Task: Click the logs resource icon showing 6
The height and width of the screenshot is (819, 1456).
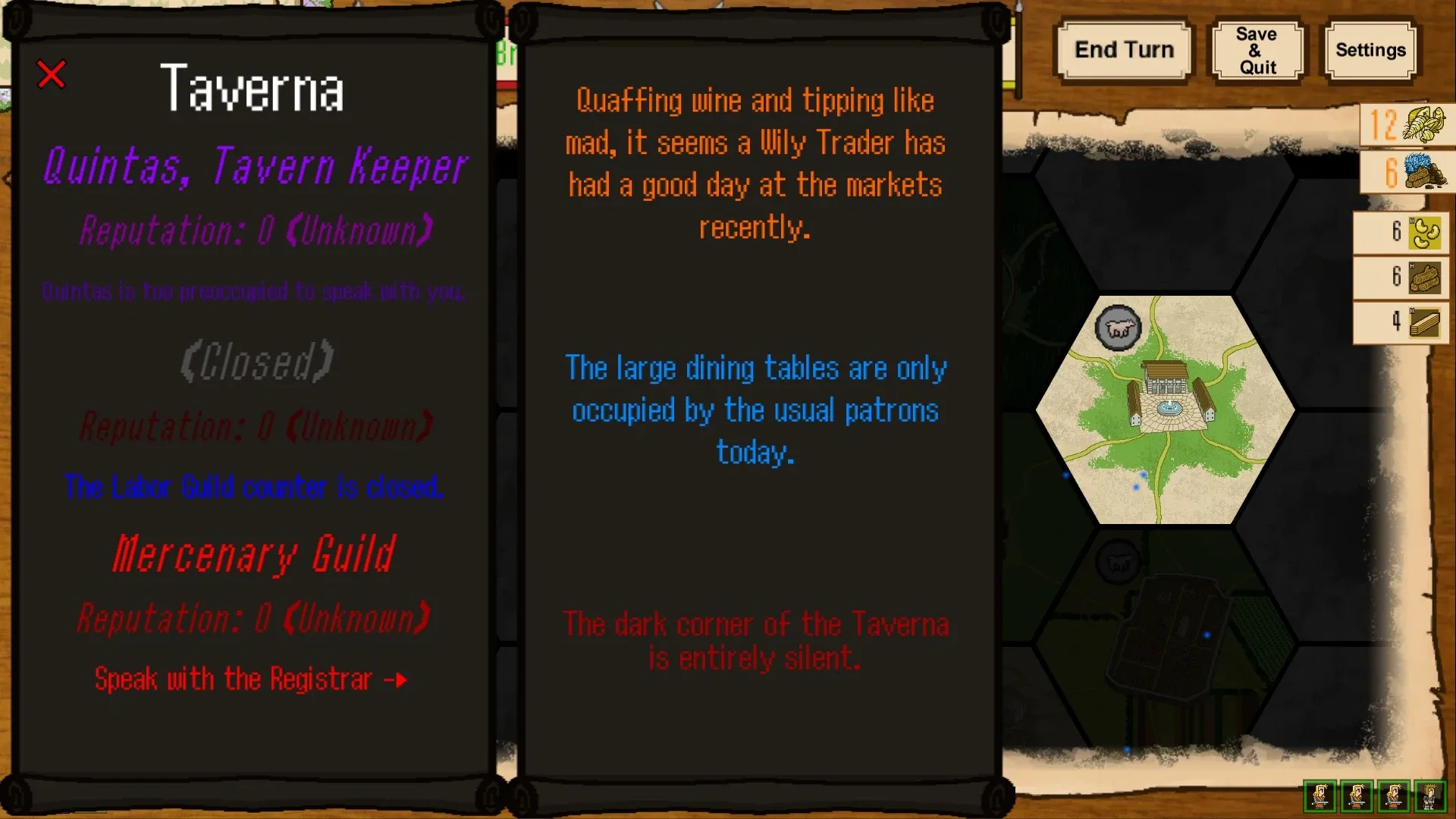Action: pos(1424,278)
